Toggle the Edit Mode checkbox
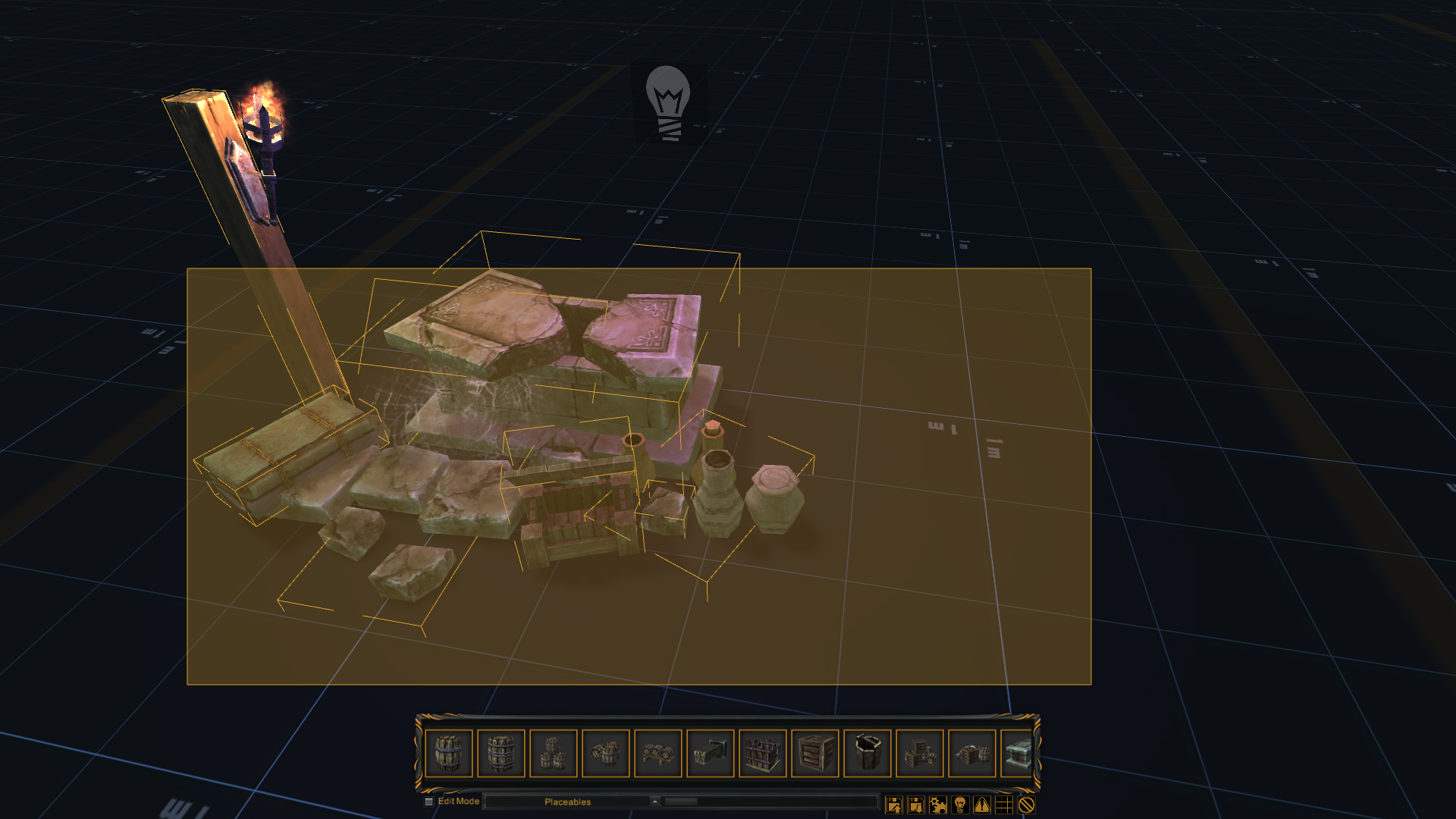The image size is (1456, 819). coord(429,801)
